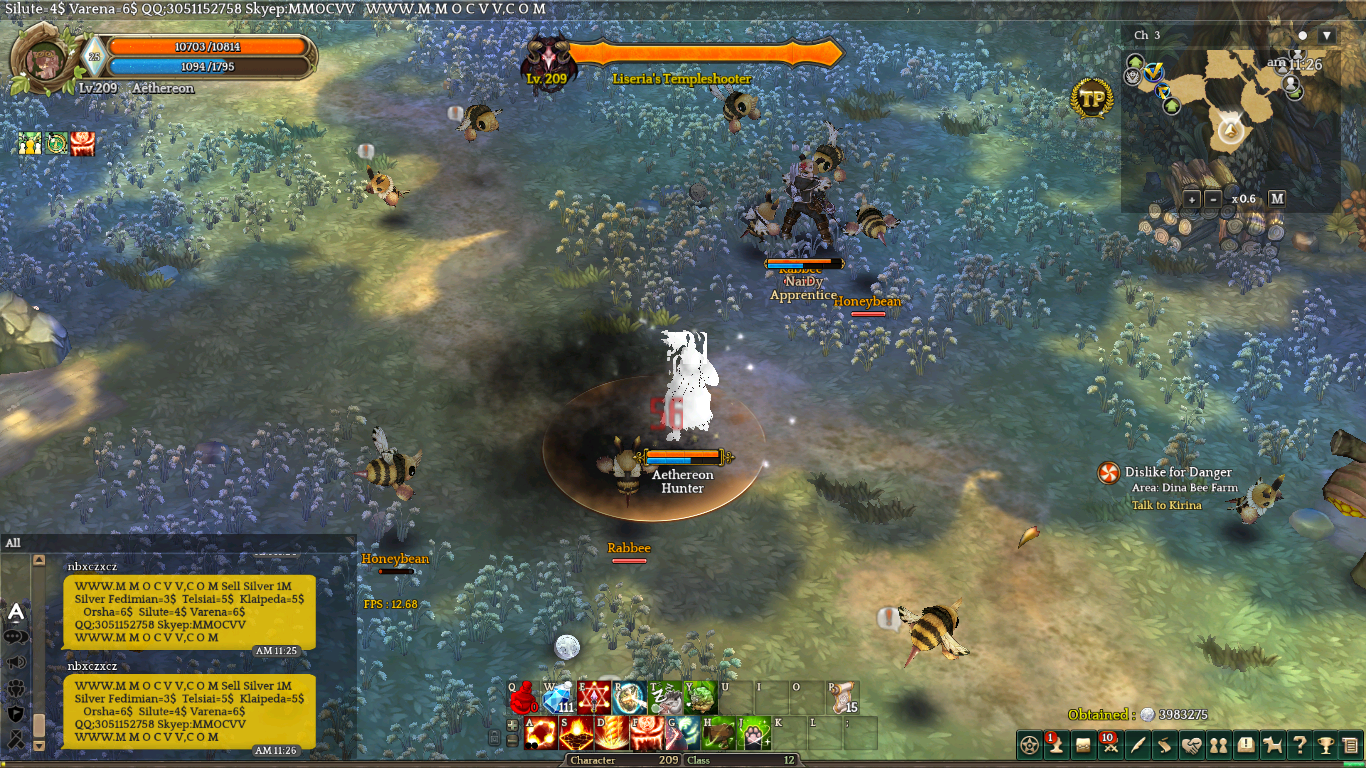Open the TP shop coin button

pos(1092,98)
